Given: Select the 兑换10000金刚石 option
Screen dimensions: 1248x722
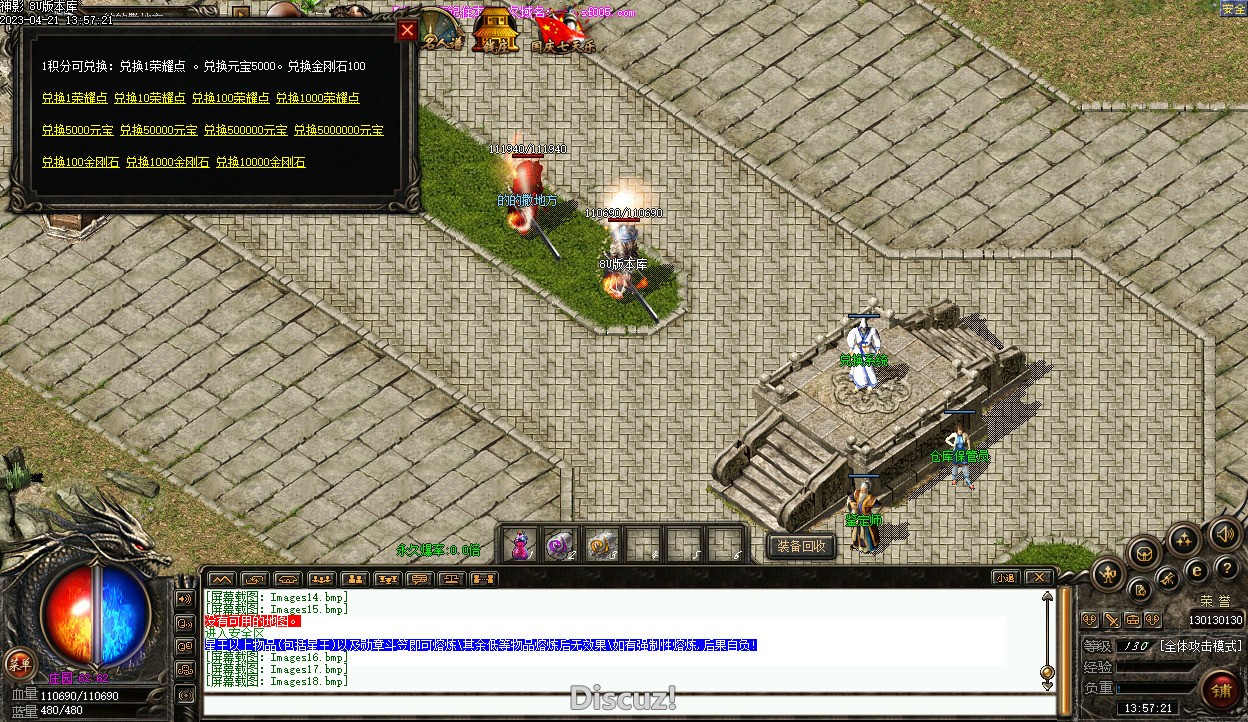Looking at the screenshot, I should point(260,162).
